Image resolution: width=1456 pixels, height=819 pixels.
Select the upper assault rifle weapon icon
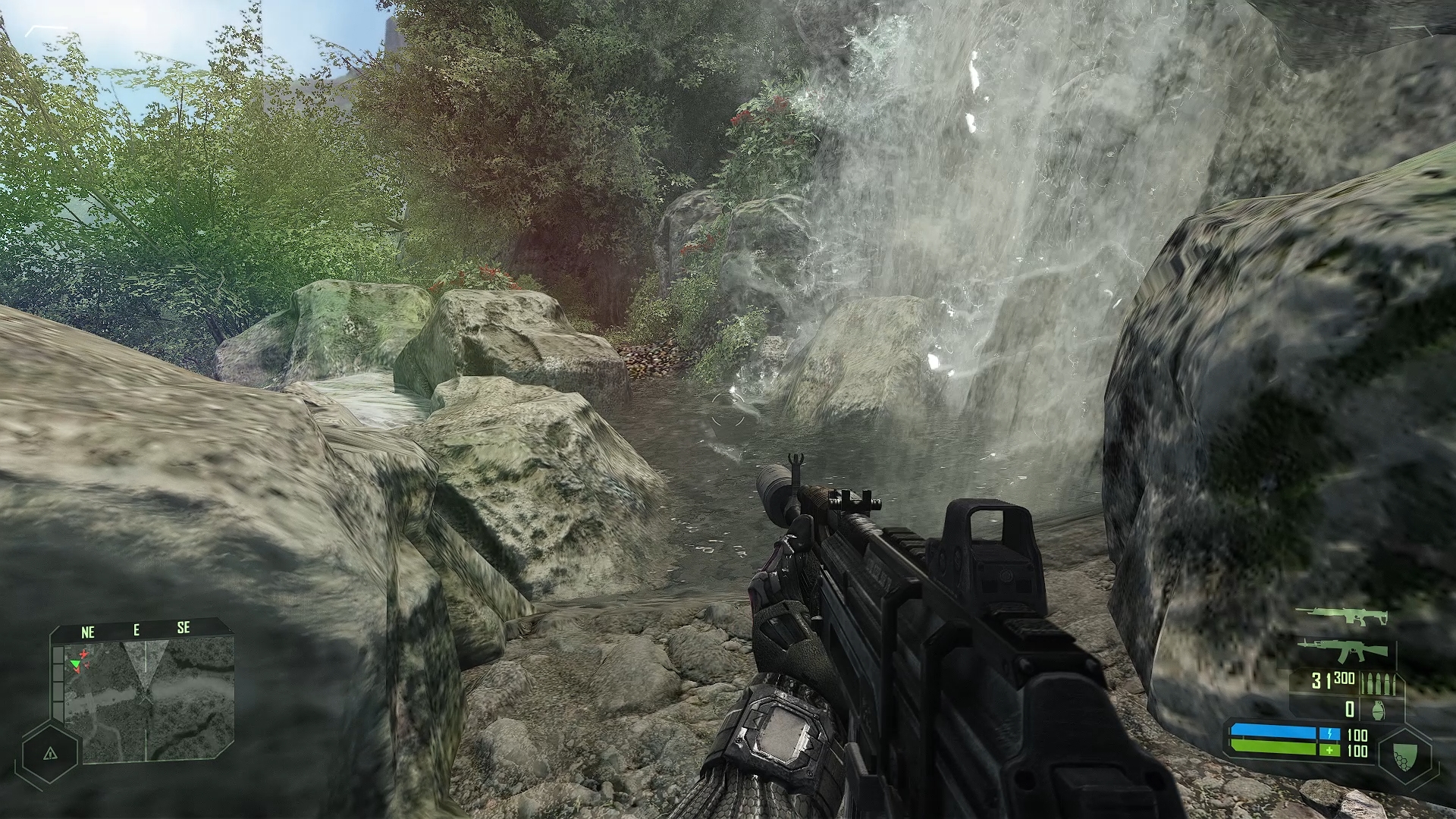pyautogui.click(x=1341, y=617)
